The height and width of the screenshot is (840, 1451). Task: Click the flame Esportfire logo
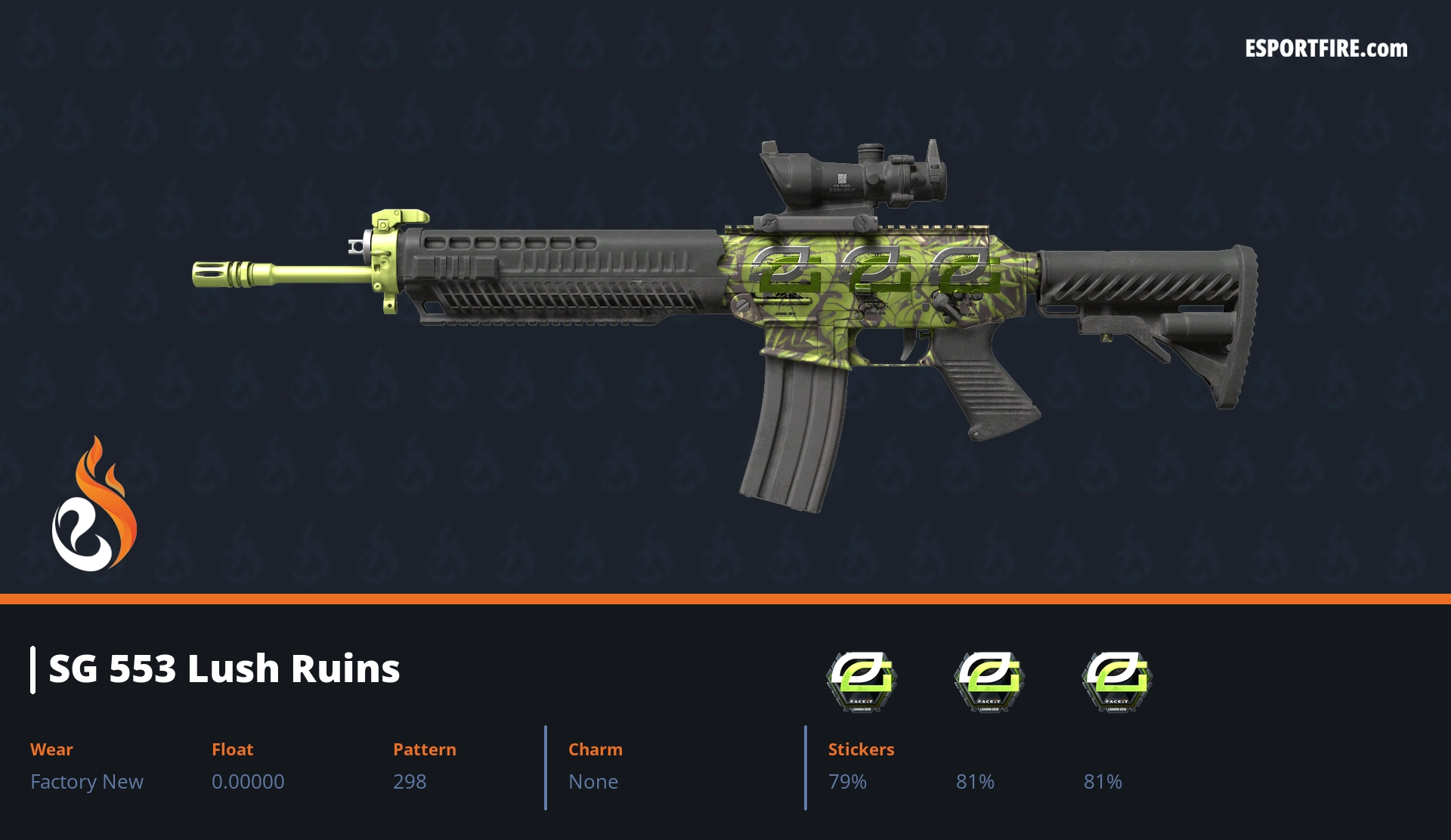pyautogui.click(x=94, y=505)
